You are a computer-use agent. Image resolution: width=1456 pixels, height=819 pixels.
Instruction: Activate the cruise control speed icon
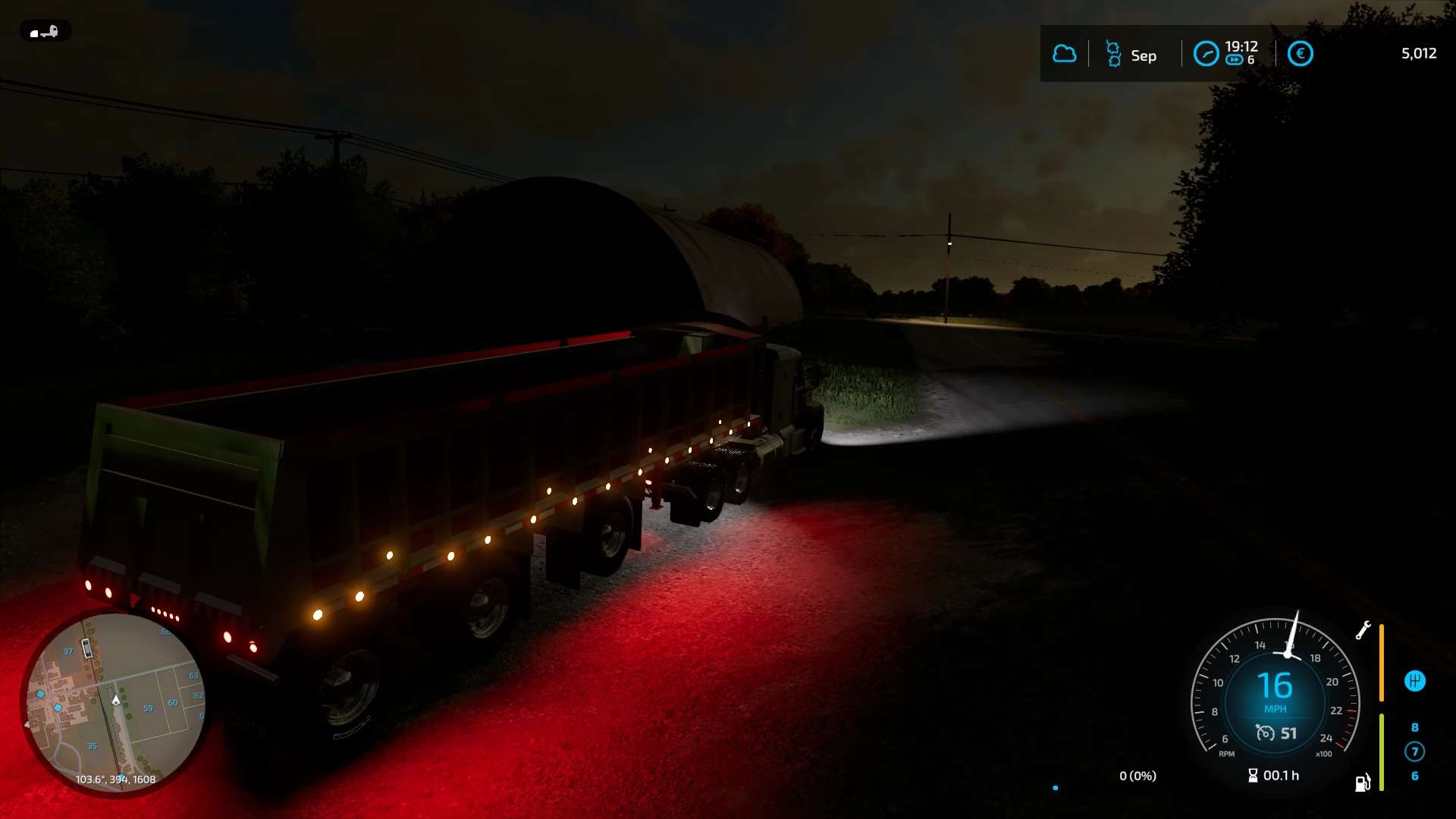click(x=1265, y=733)
